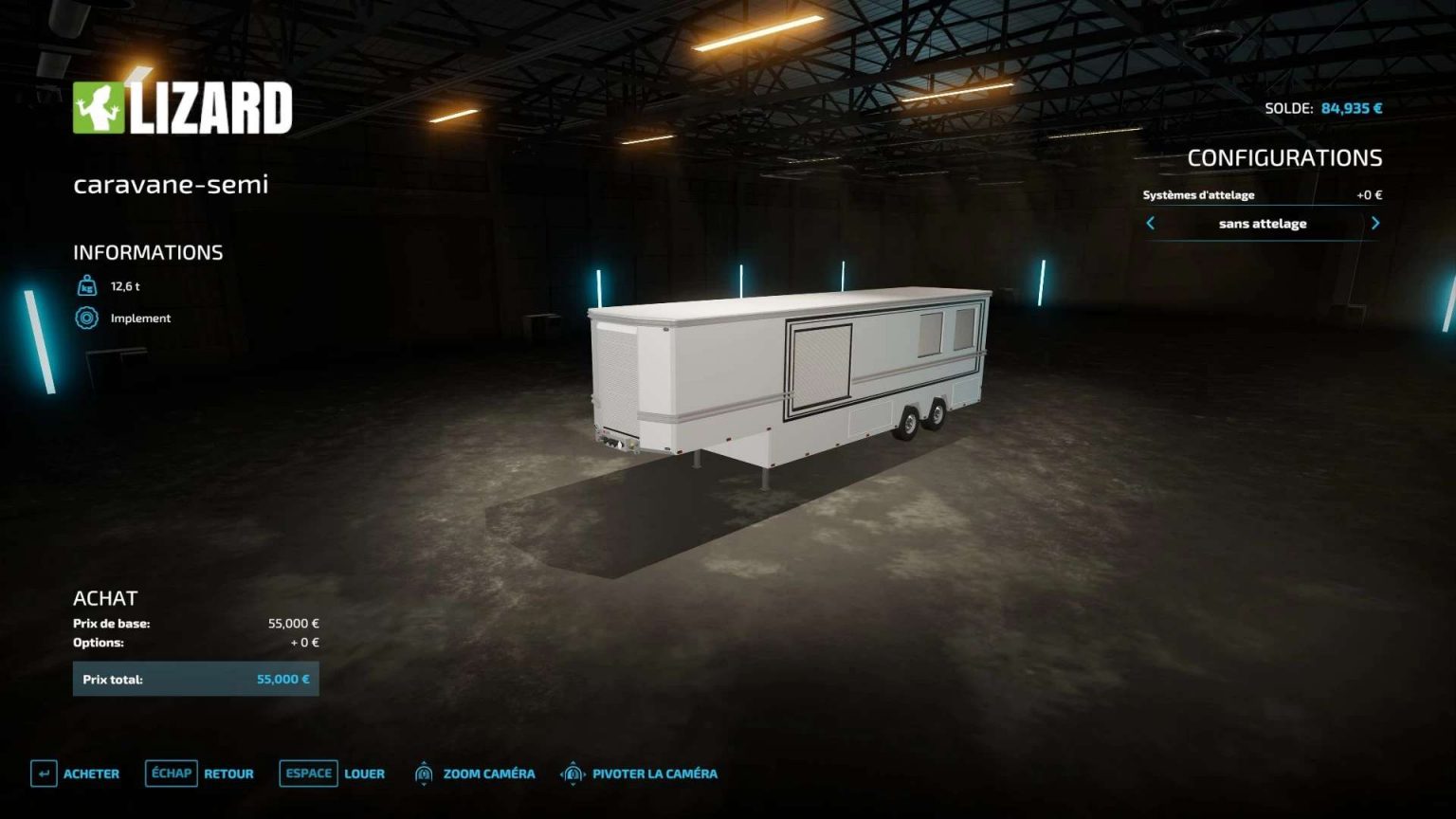Click the Prix total highlighted field
This screenshot has width=1456, height=819.
(196, 679)
